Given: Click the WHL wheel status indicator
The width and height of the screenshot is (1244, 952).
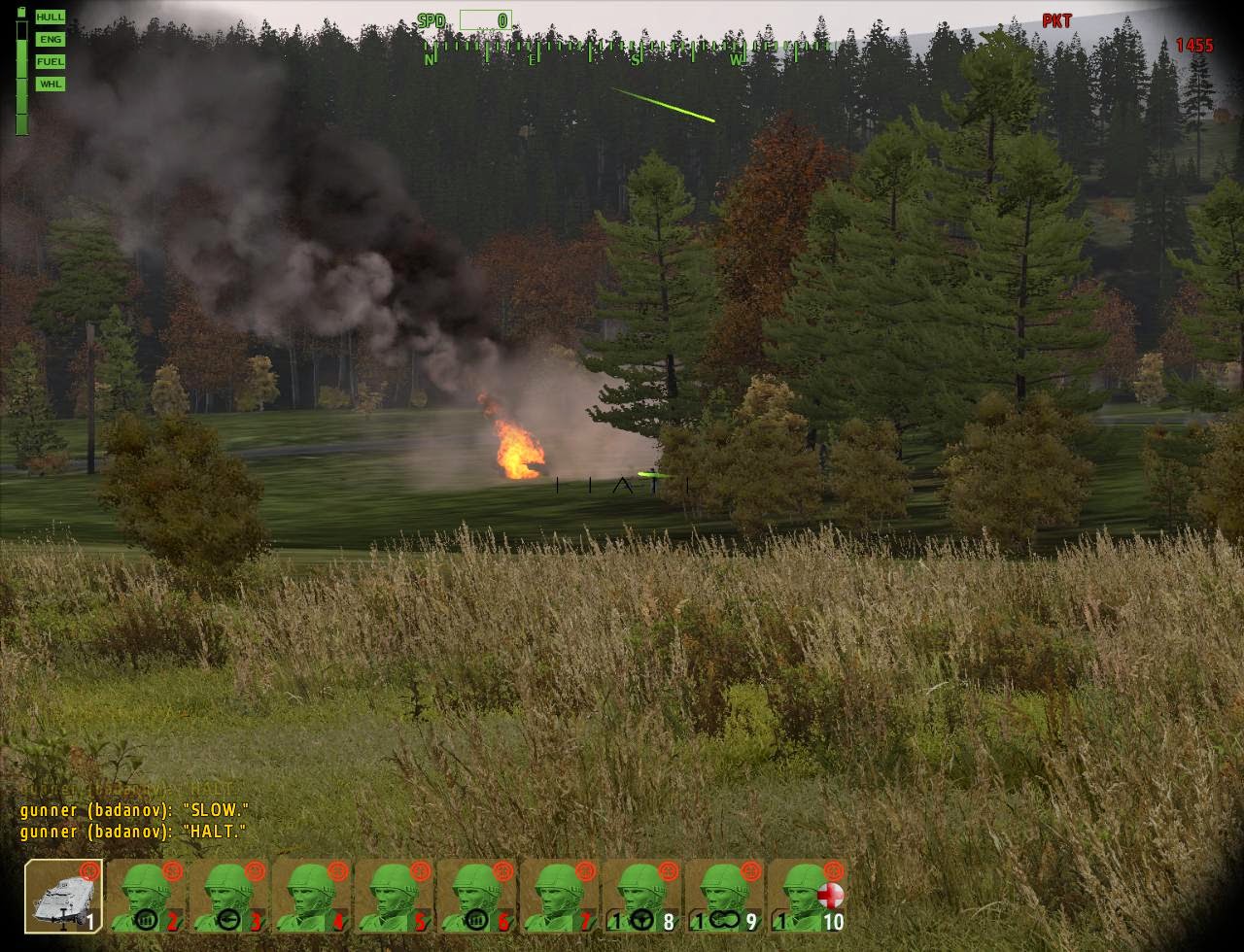Looking at the screenshot, I should pyautogui.click(x=49, y=85).
